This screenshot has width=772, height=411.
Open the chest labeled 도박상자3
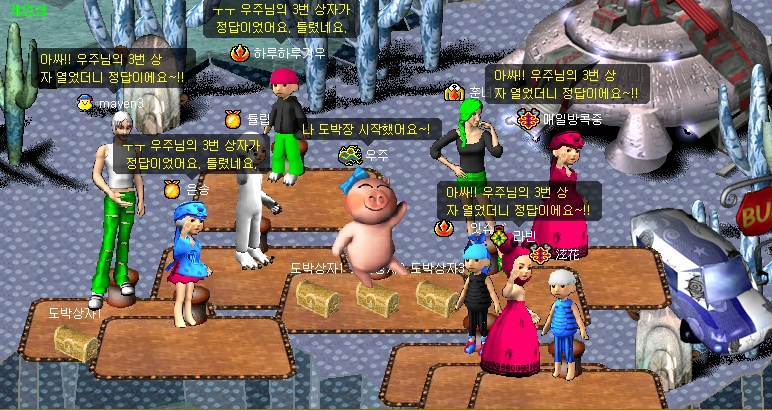(438, 298)
